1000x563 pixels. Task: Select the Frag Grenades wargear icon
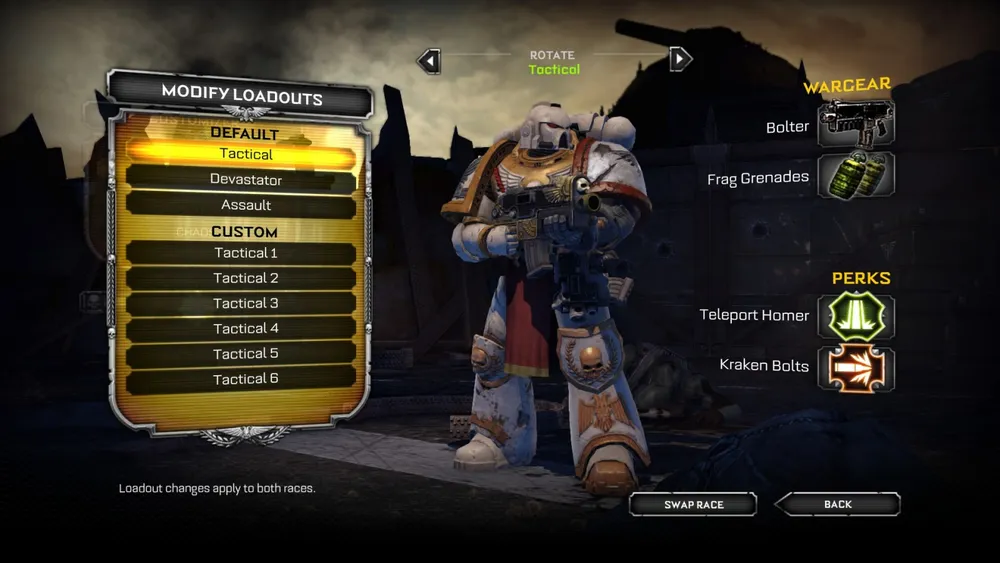tap(856, 176)
